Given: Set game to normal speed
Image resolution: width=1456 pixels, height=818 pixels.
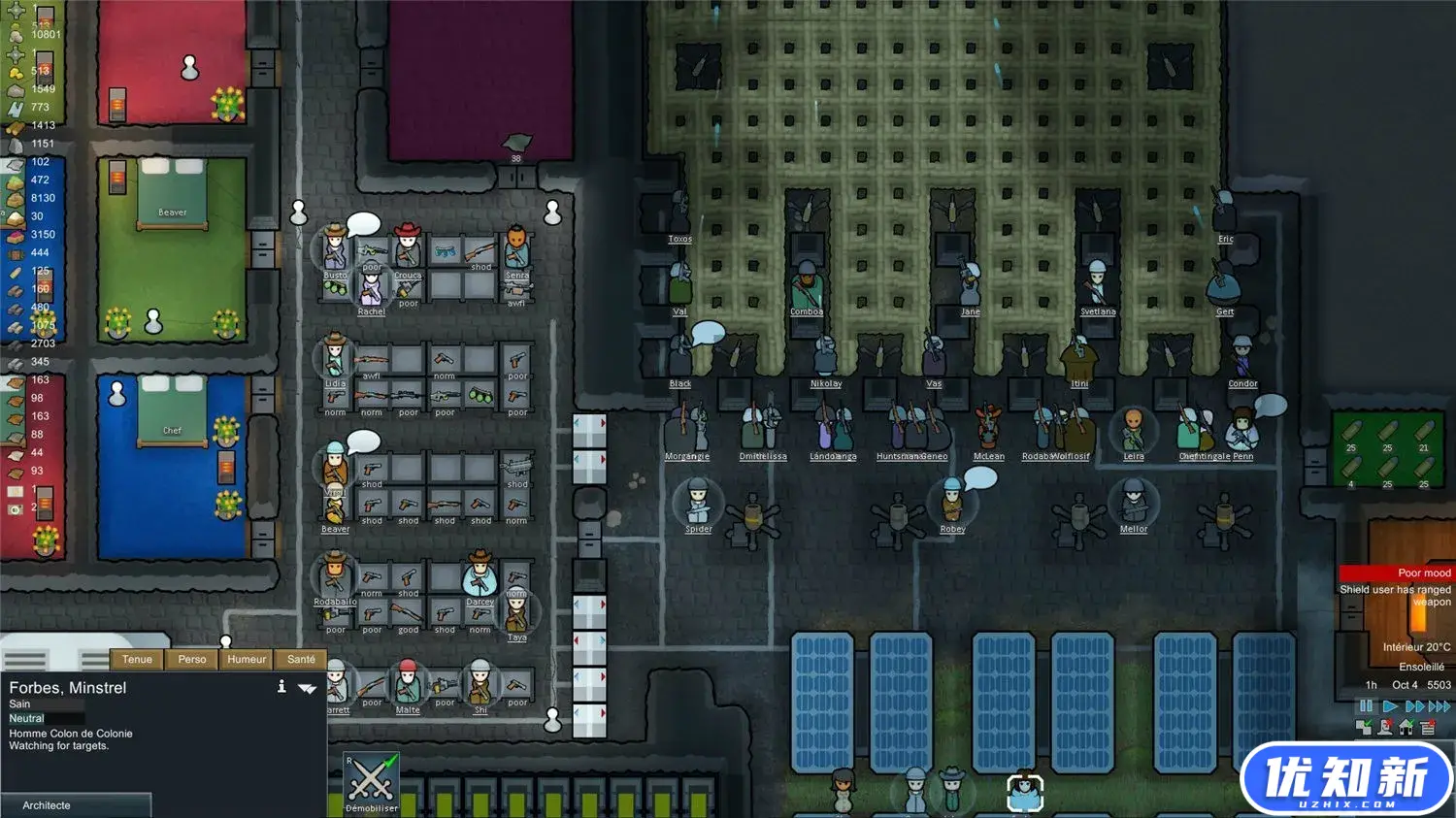Looking at the screenshot, I should [1389, 706].
